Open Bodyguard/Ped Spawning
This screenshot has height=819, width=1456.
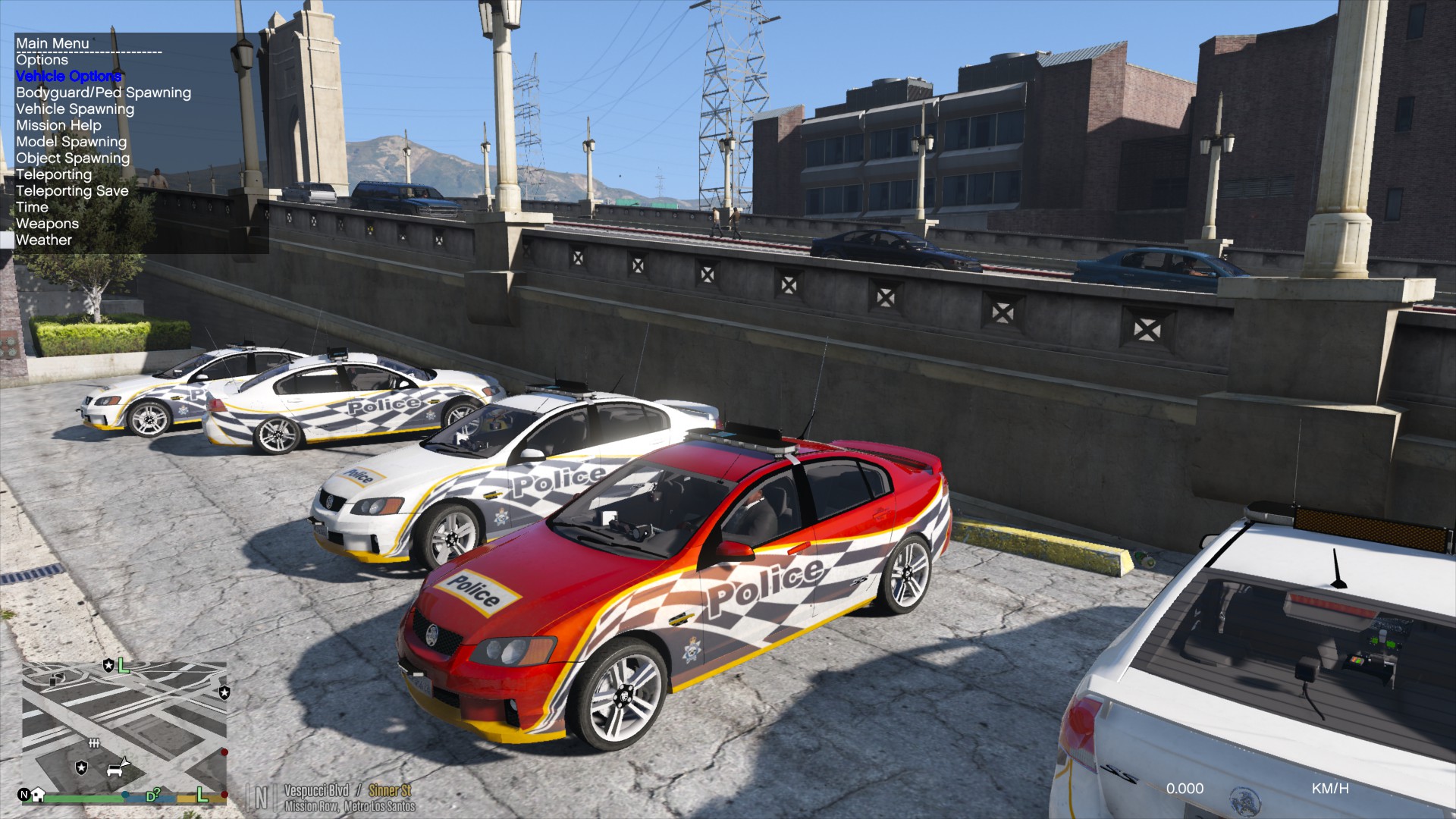pyautogui.click(x=103, y=93)
